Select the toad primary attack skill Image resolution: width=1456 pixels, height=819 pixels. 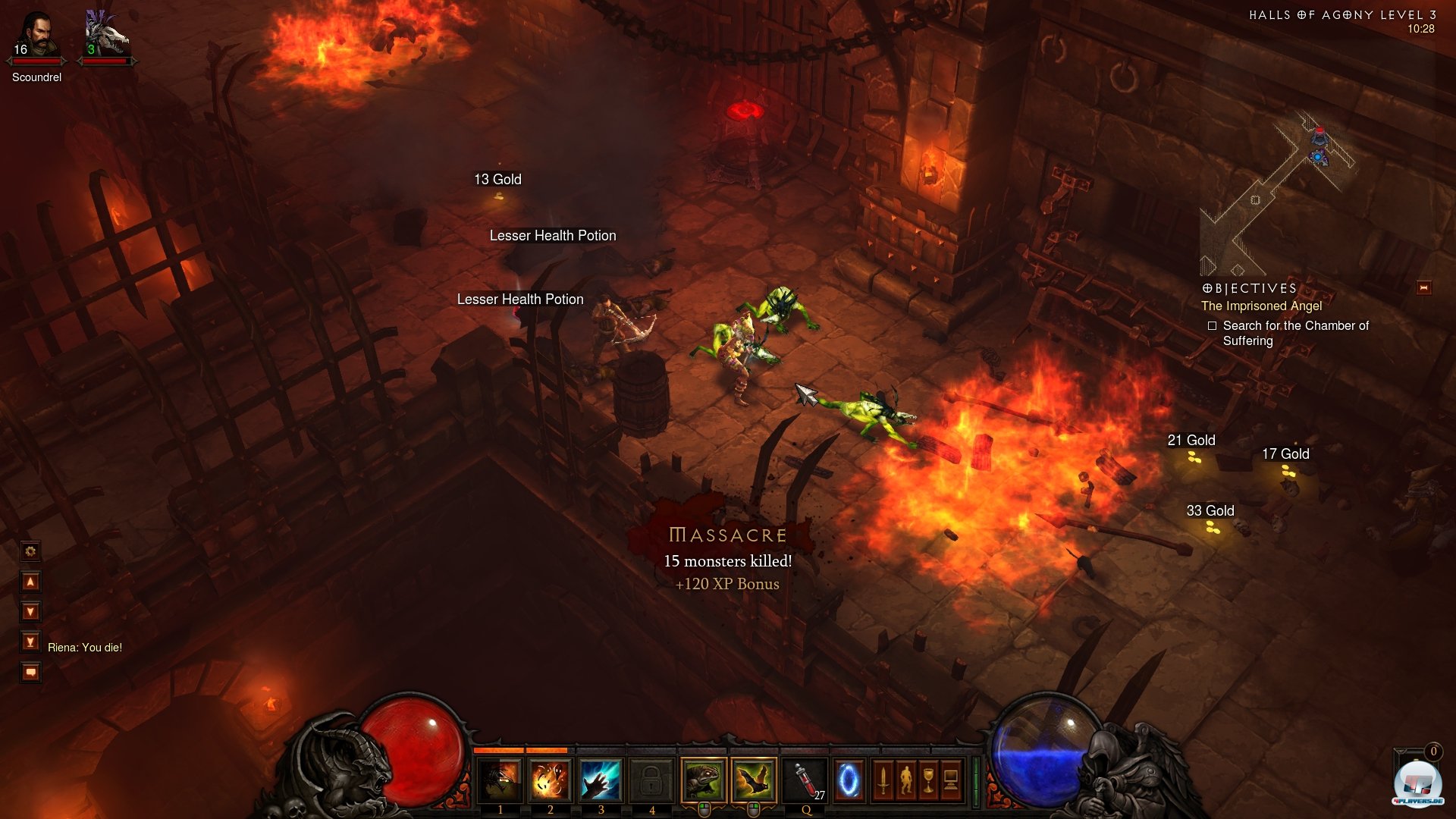pyautogui.click(x=704, y=780)
